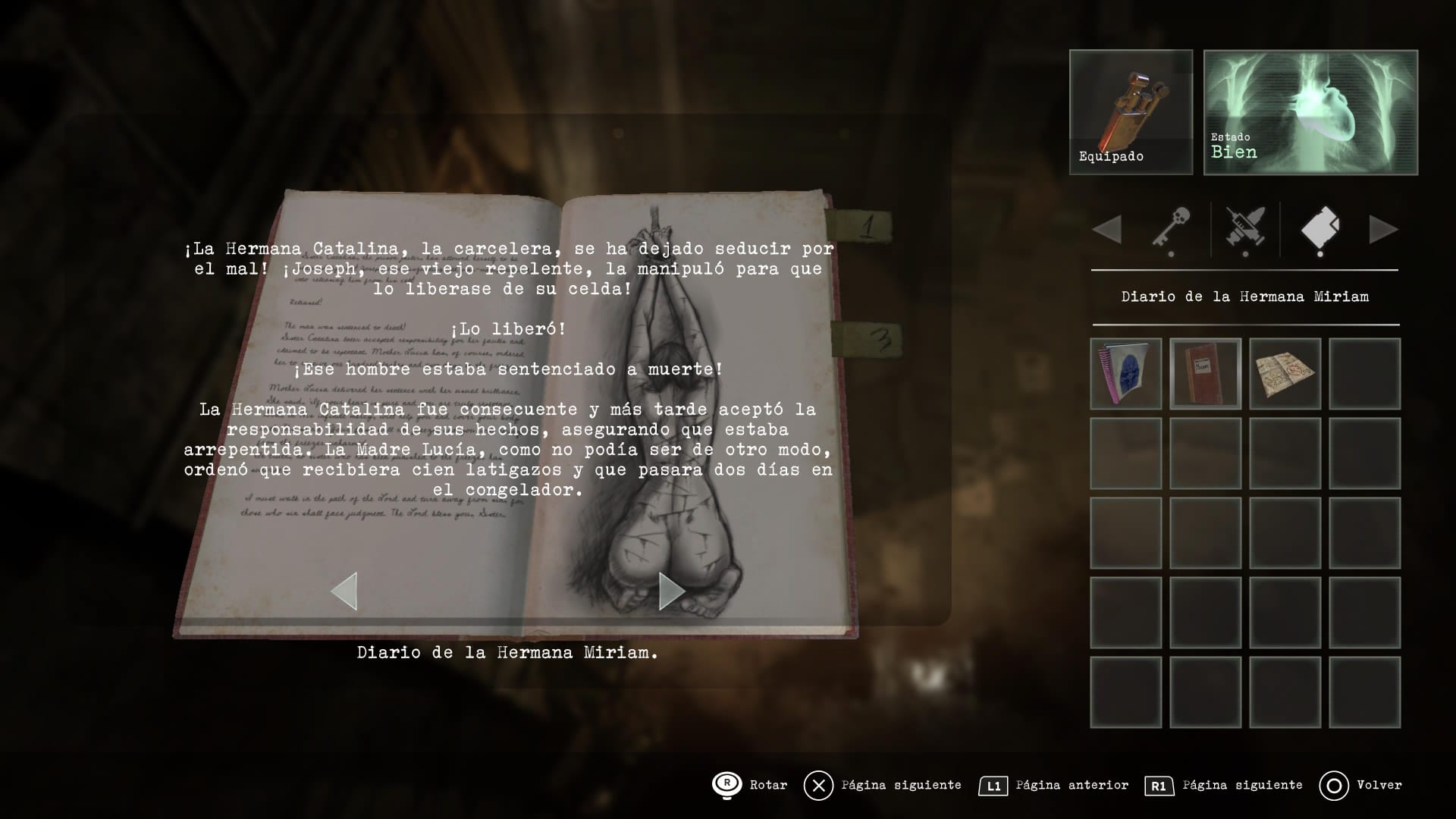1456x819 pixels.
Task: Click the right category arrow
Action: coord(1383,229)
